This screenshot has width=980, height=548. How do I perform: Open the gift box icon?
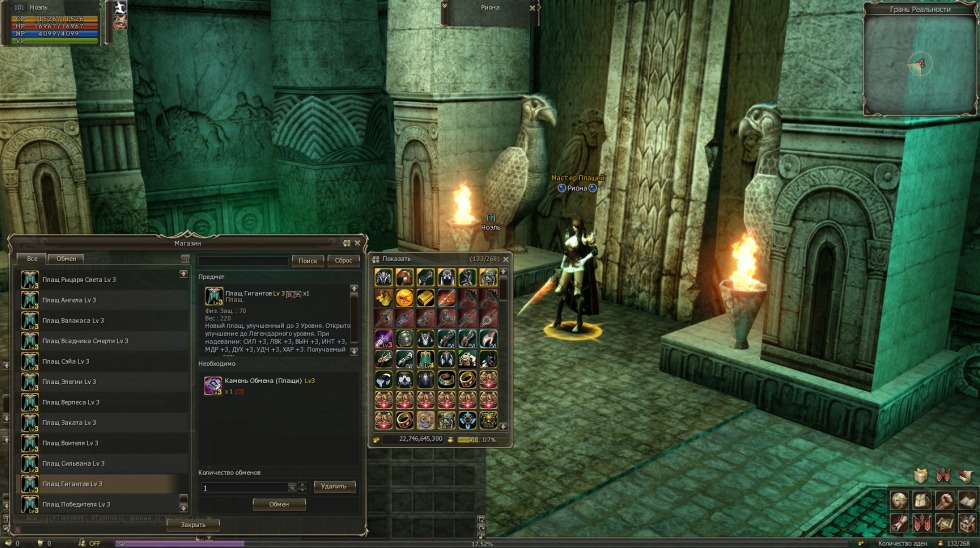coord(921,475)
